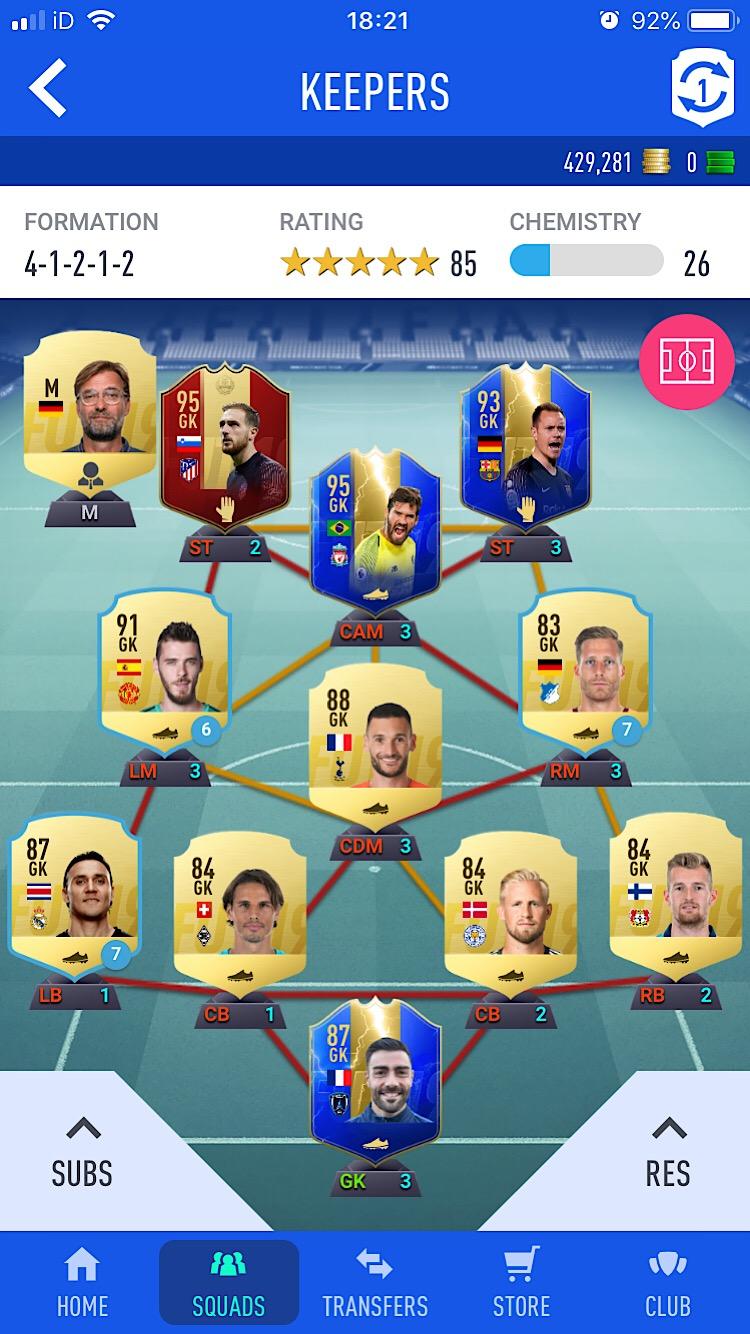Toggle the pink pitch view button

click(686, 362)
